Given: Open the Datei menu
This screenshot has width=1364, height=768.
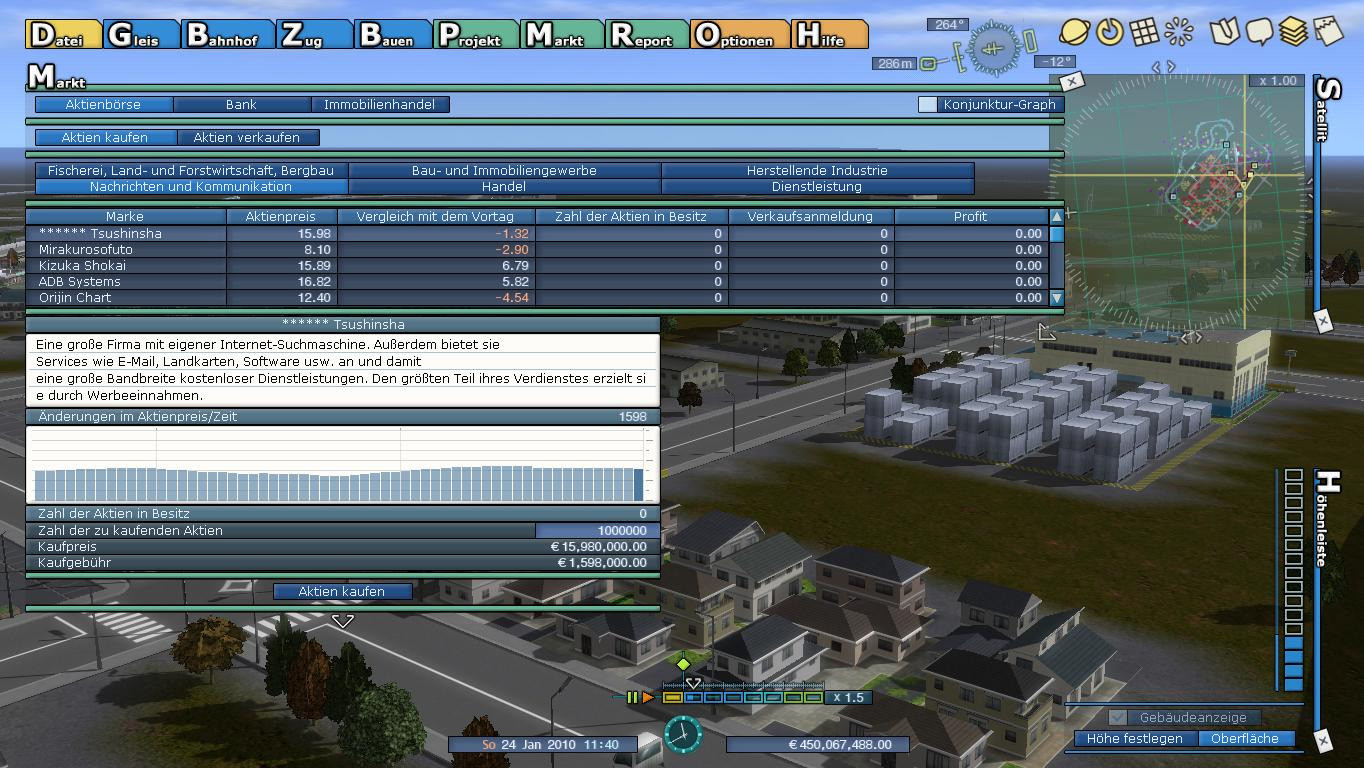Looking at the screenshot, I should tap(63, 35).
